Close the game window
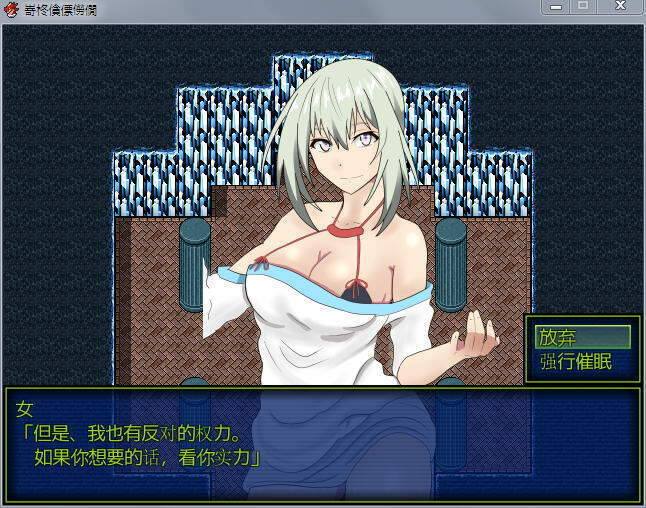The image size is (646, 508). [620, 6]
